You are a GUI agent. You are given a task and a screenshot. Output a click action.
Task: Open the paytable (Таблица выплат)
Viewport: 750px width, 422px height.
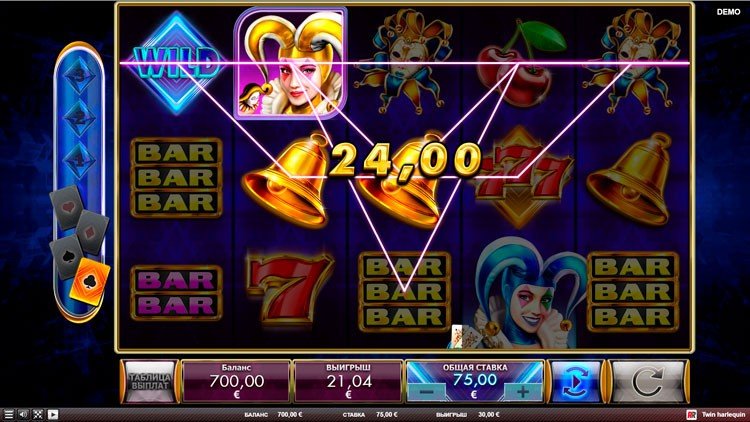click(x=149, y=381)
